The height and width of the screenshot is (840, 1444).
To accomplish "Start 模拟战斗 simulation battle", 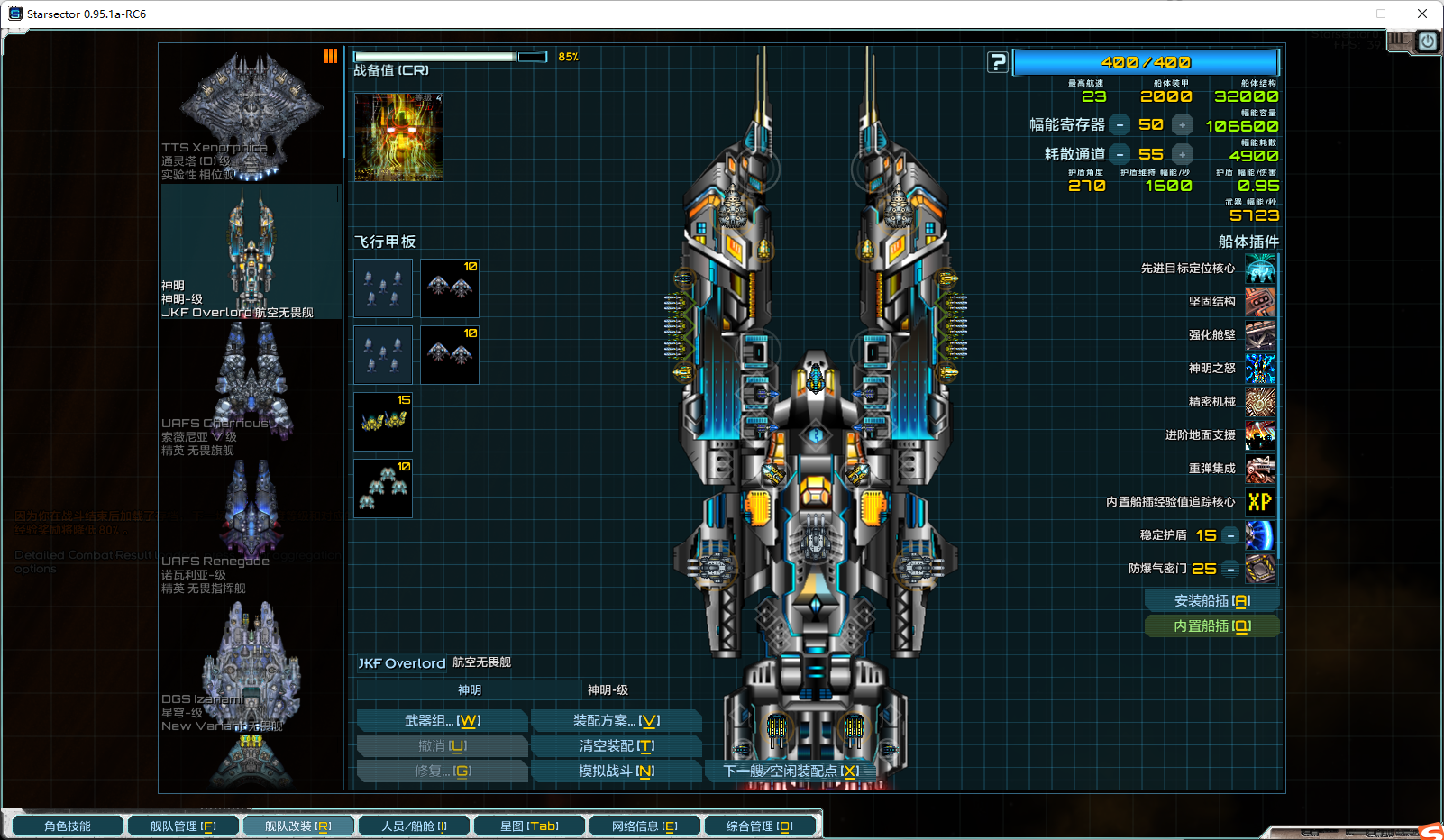I will (617, 772).
